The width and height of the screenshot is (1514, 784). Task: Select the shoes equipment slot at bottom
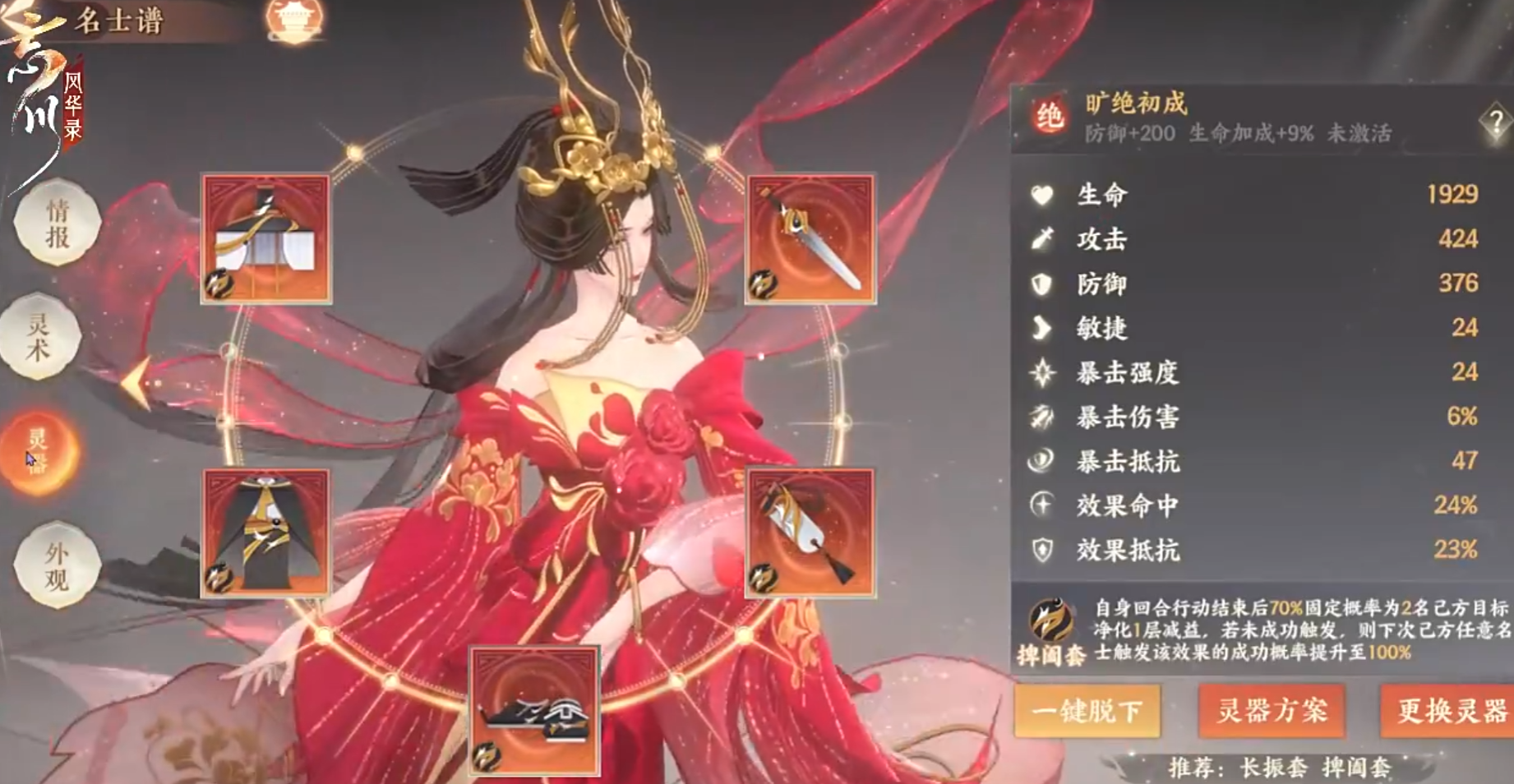click(x=534, y=711)
